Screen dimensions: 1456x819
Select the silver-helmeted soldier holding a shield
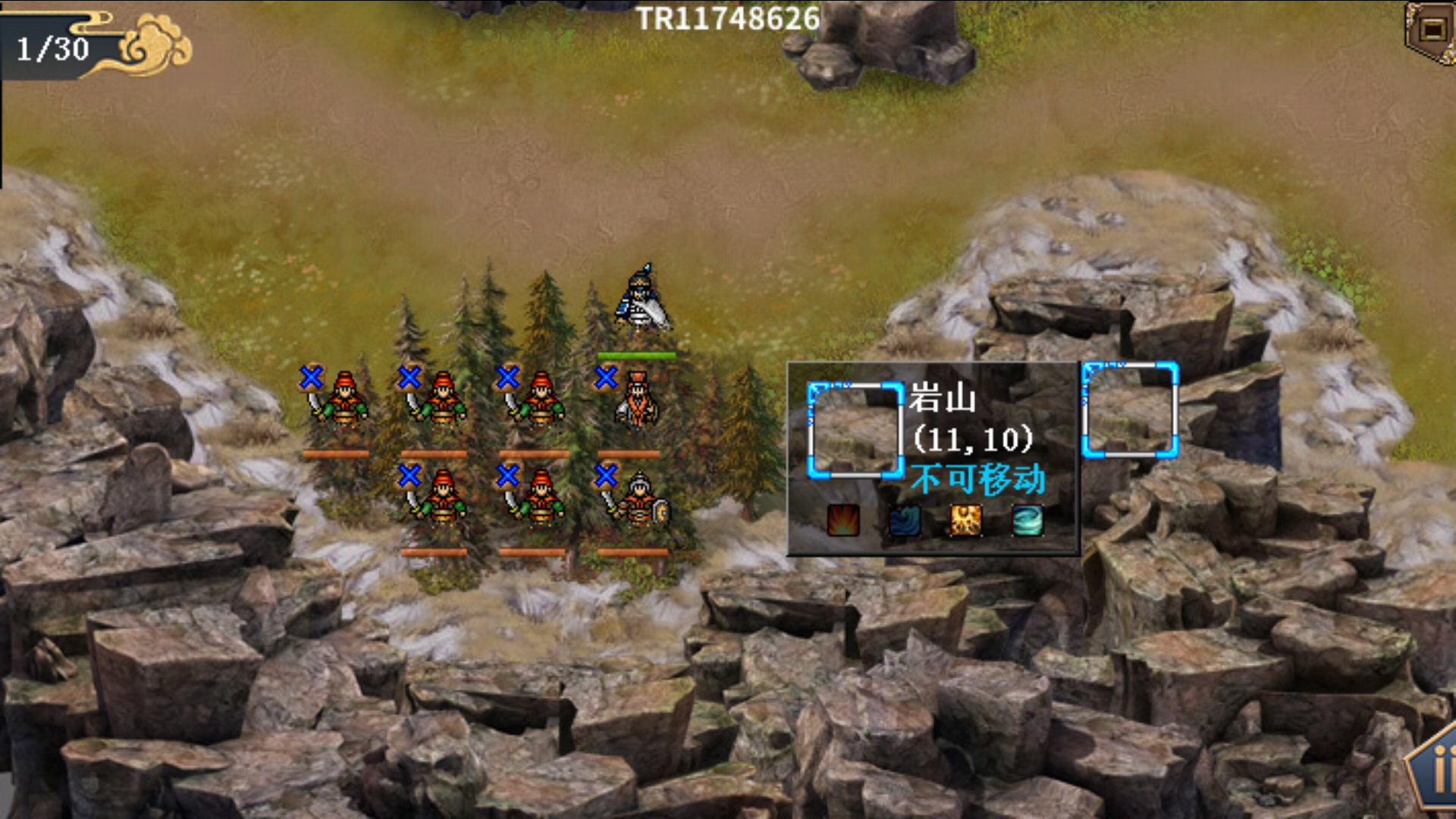640,498
